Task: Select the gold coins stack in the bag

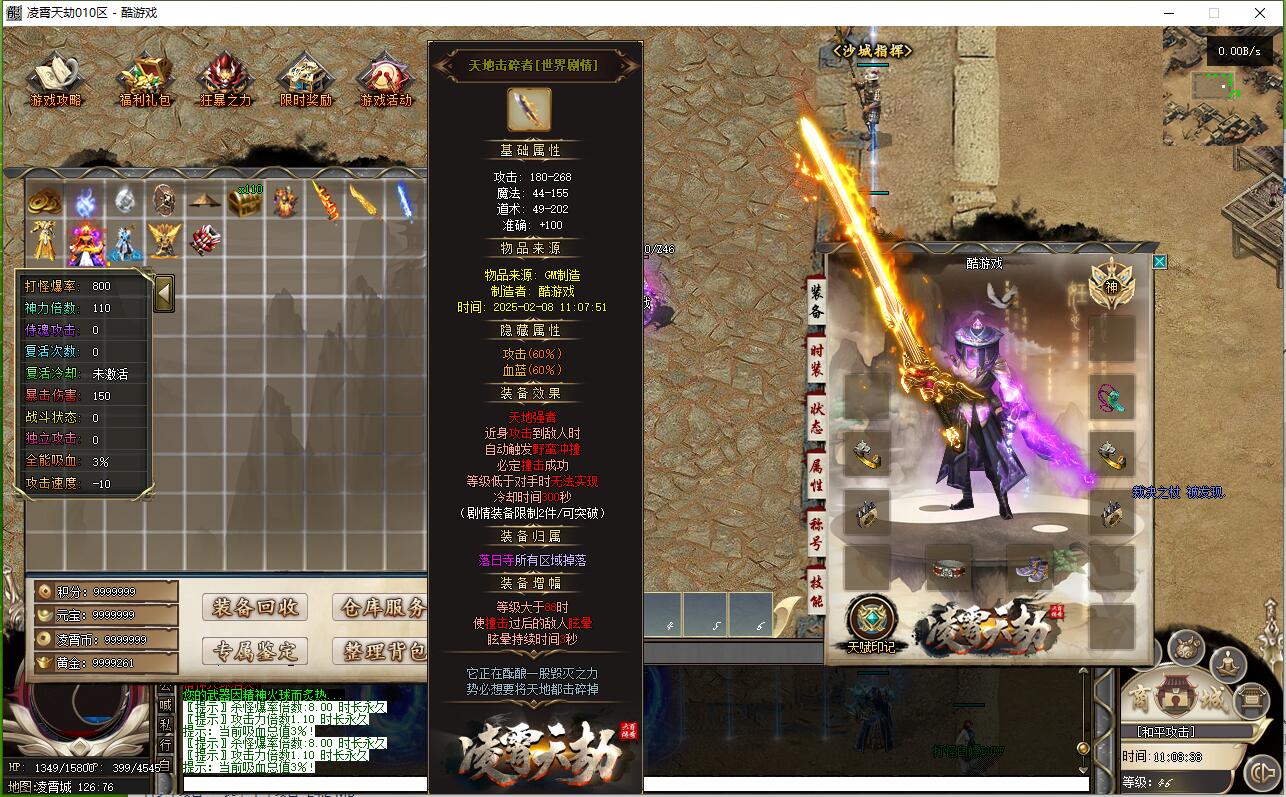Action: click(44, 200)
